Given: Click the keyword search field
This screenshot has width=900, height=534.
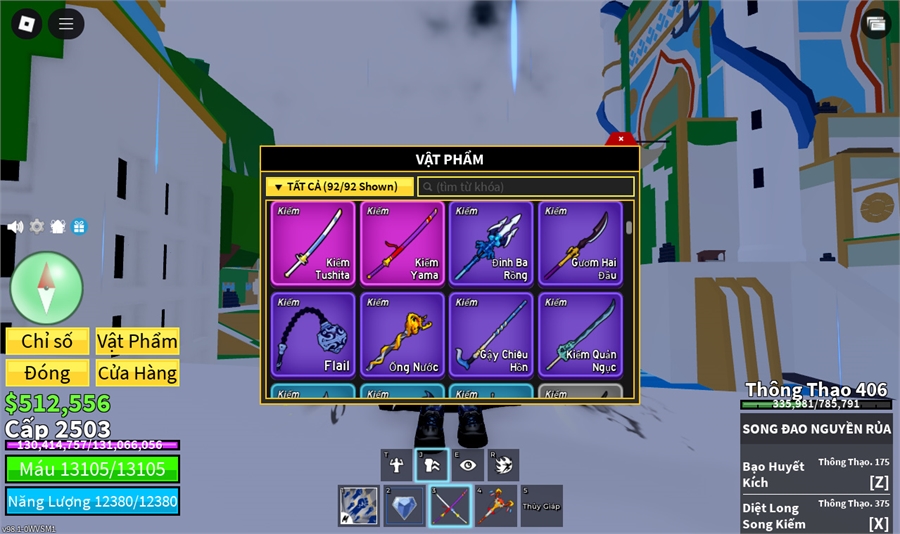Looking at the screenshot, I should 526,187.
